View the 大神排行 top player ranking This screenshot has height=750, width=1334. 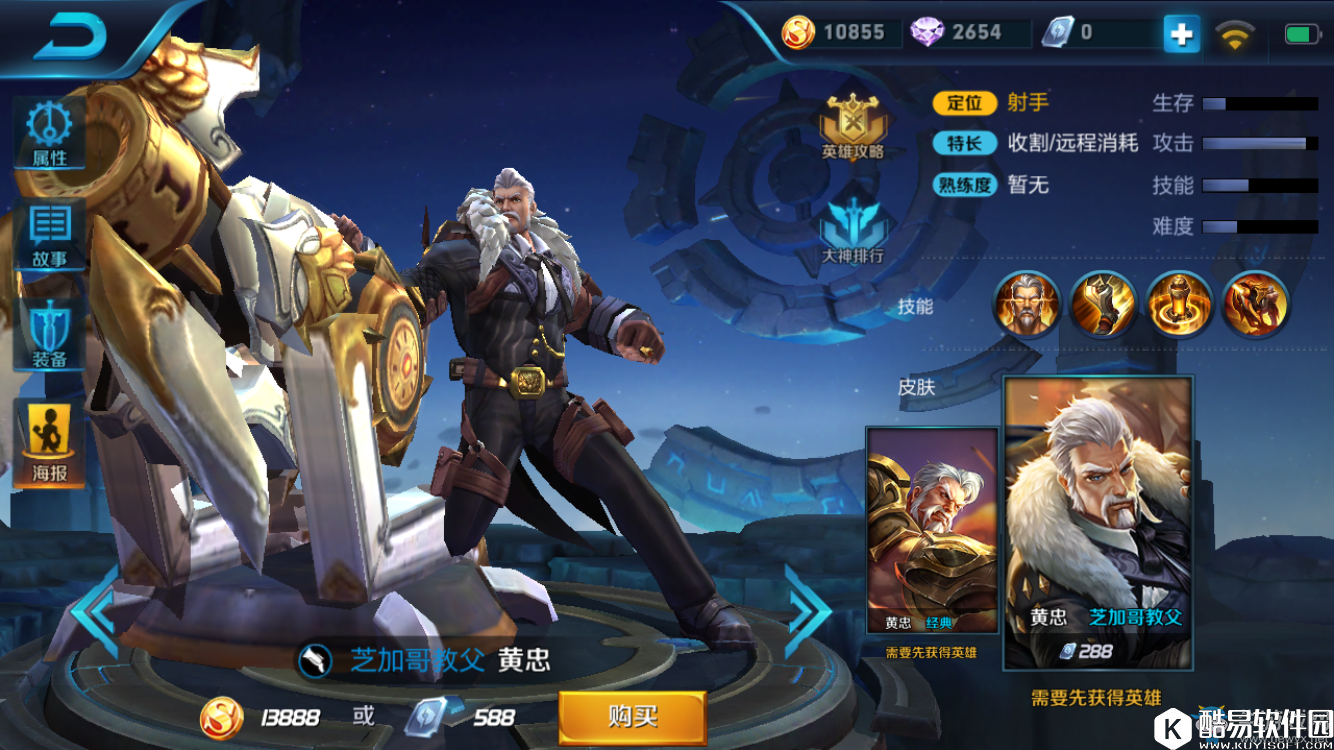(853, 232)
